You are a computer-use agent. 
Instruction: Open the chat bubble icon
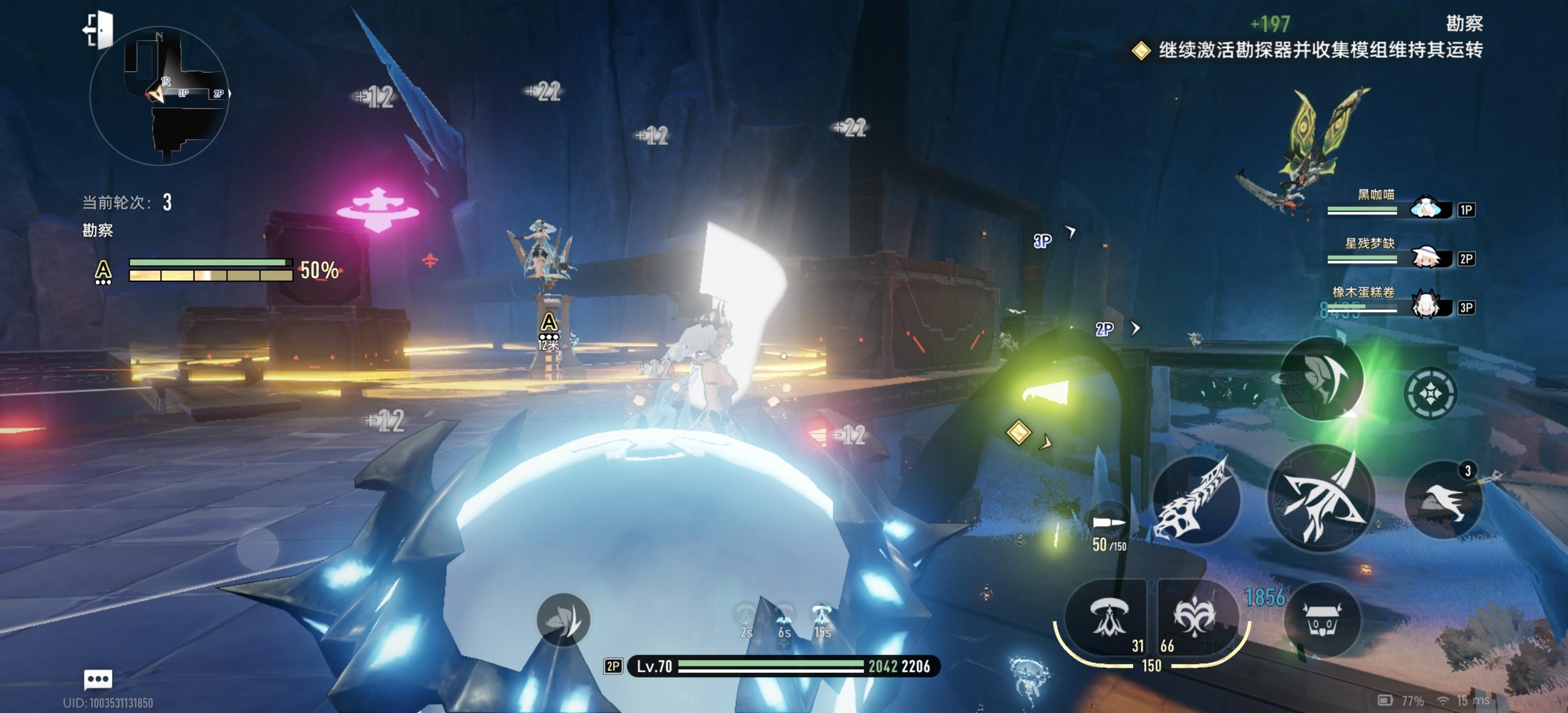(98, 678)
